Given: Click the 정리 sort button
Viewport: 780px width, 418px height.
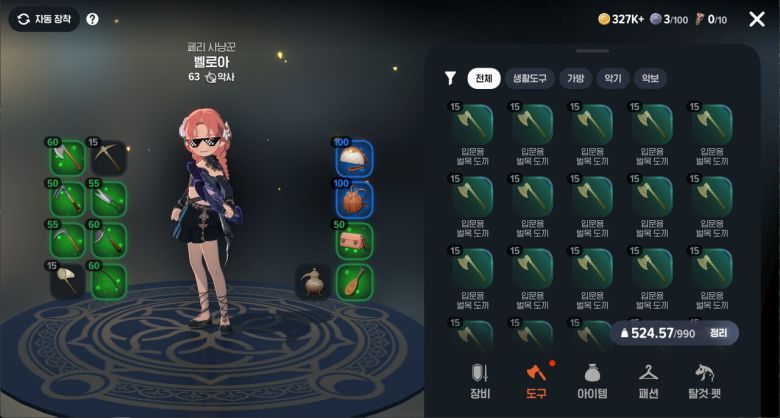Looking at the screenshot, I should point(718,333).
